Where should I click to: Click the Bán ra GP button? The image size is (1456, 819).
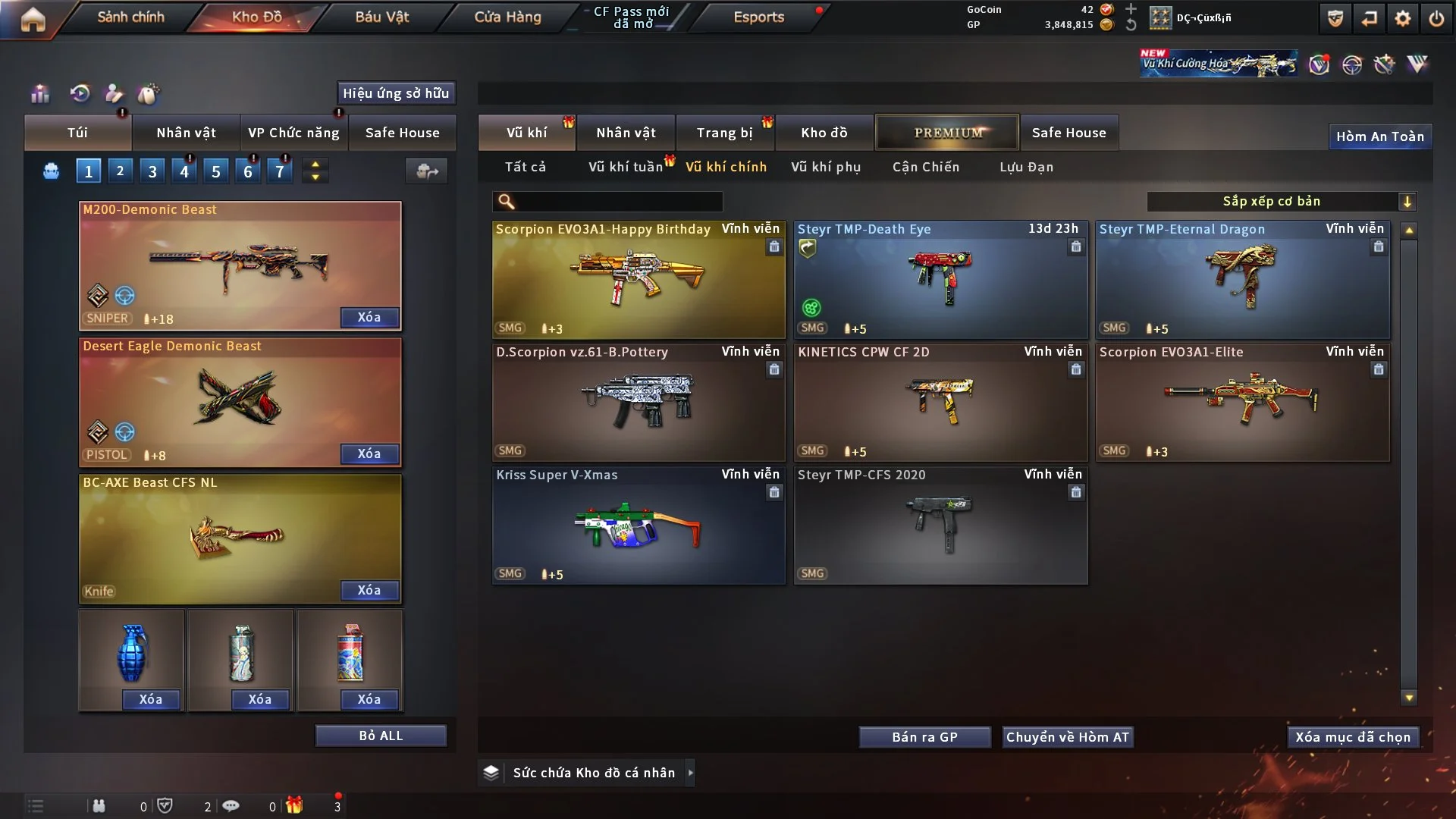[924, 737]
